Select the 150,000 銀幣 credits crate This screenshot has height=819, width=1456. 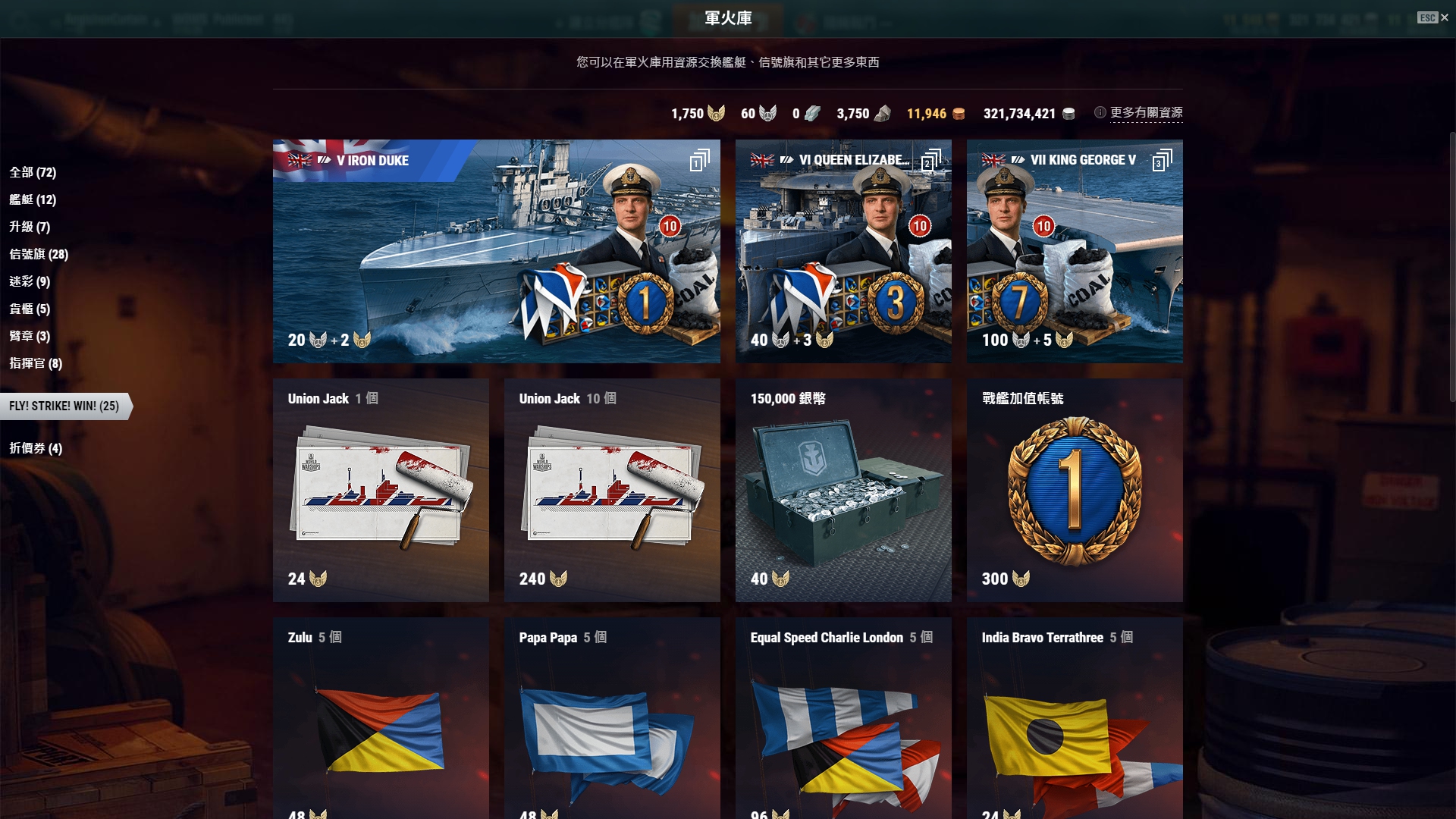(x=843, y=490)
